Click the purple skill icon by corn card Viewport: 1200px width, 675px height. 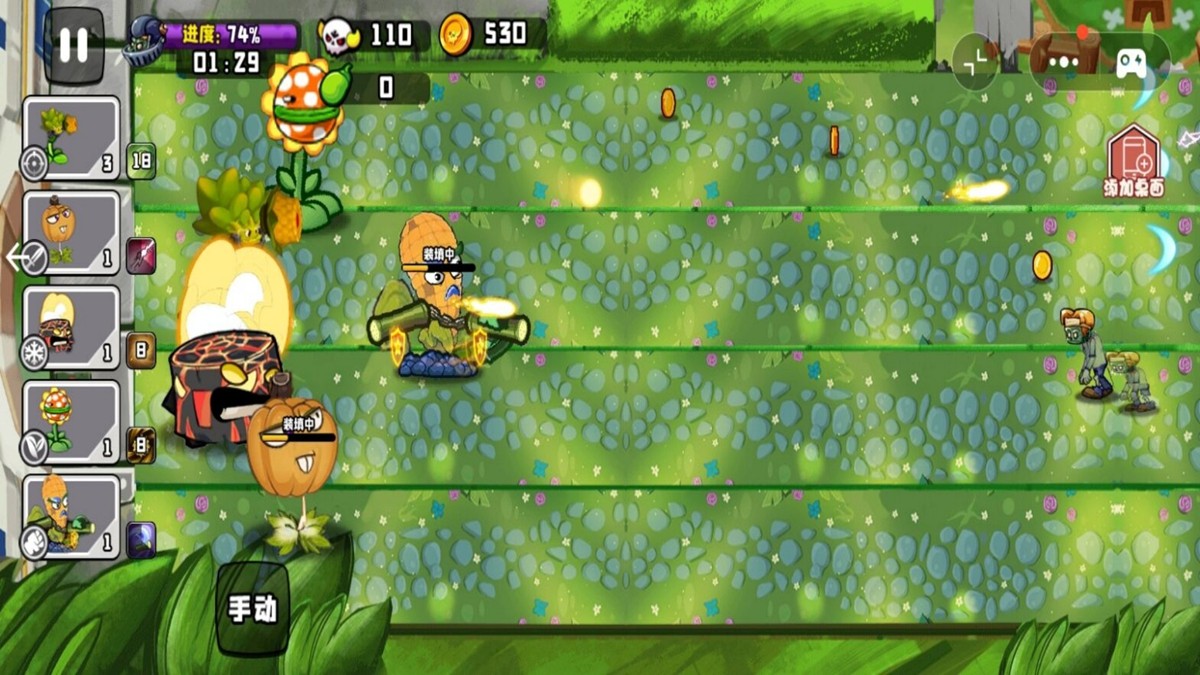141,540
